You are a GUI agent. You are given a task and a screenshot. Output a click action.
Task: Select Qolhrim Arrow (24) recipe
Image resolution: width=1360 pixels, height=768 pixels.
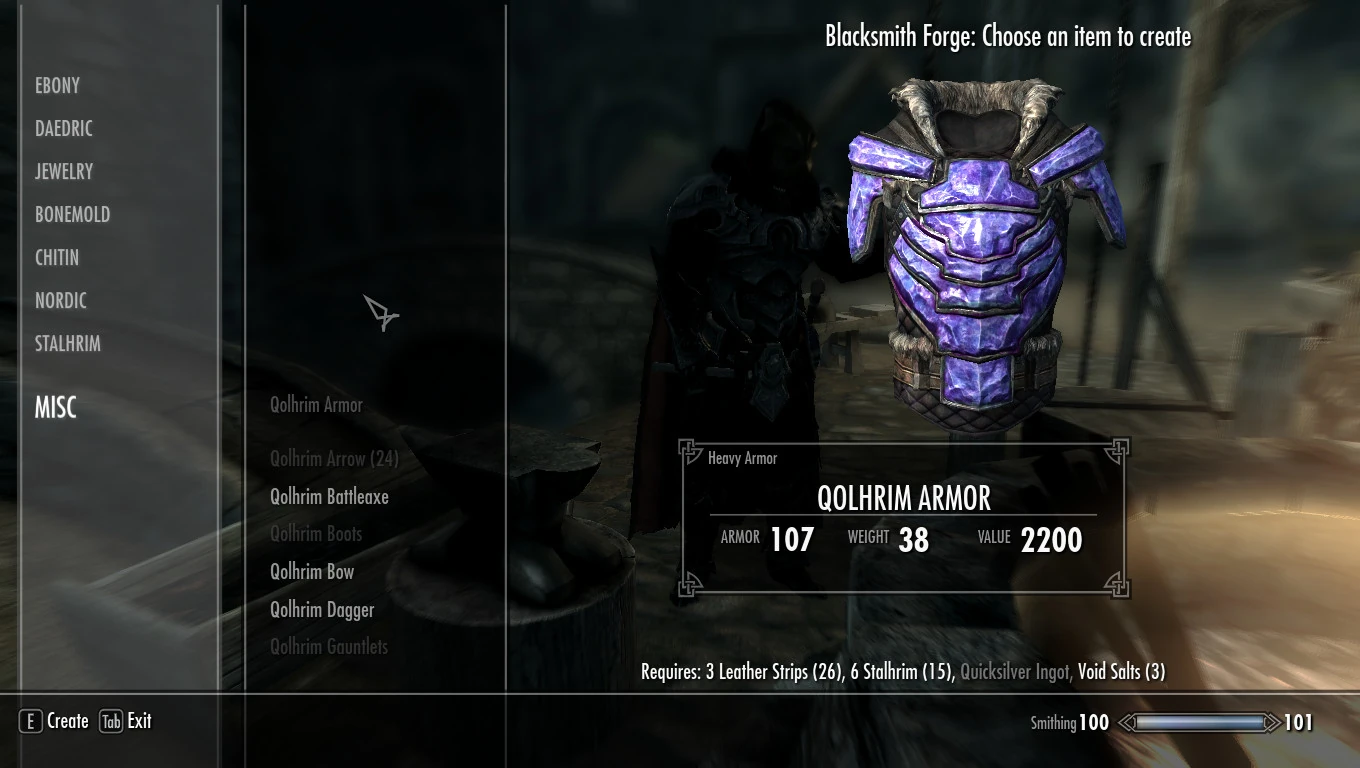[334, 459]
